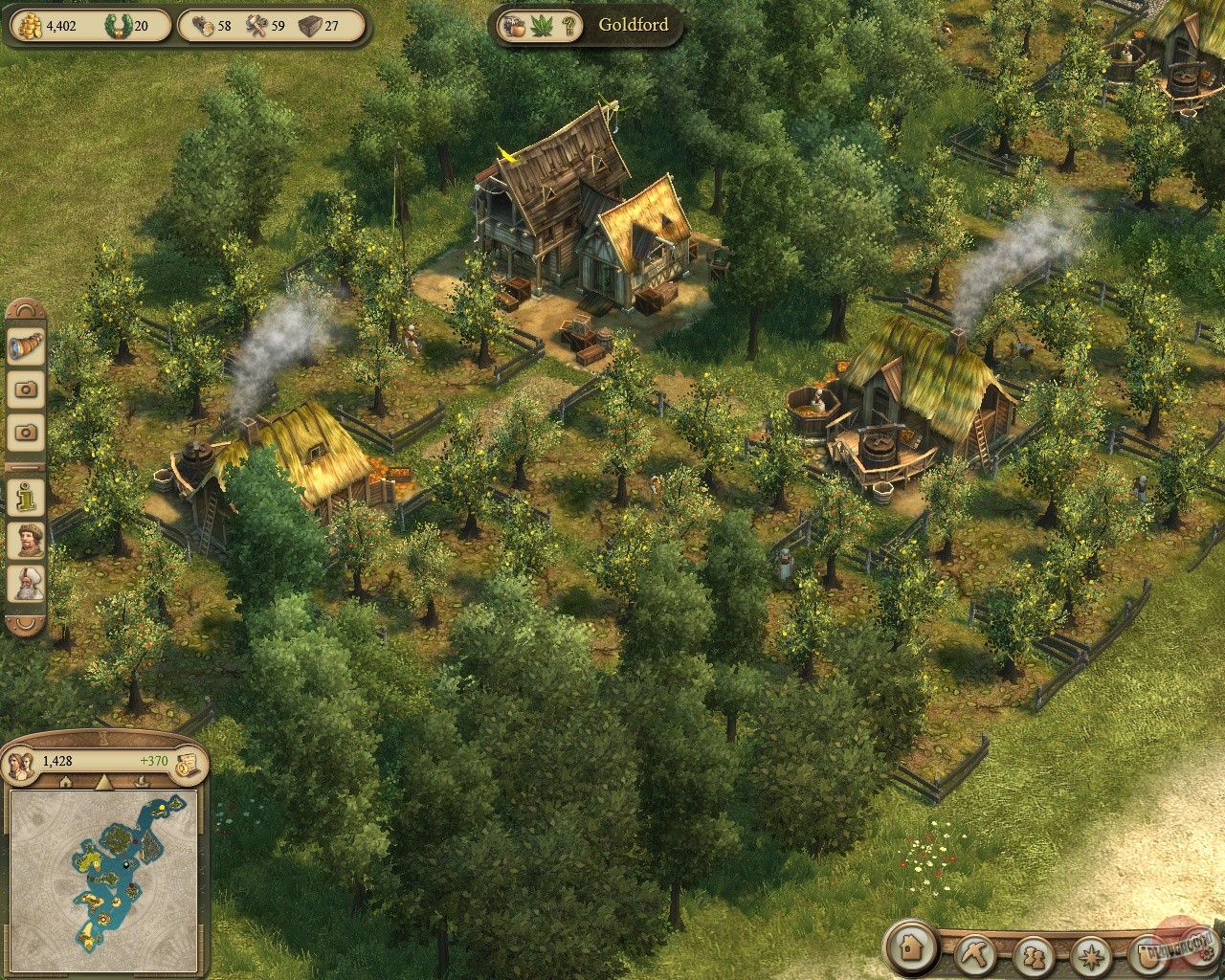Click the green hemp leaf fertility icon

tap(542, 25)
